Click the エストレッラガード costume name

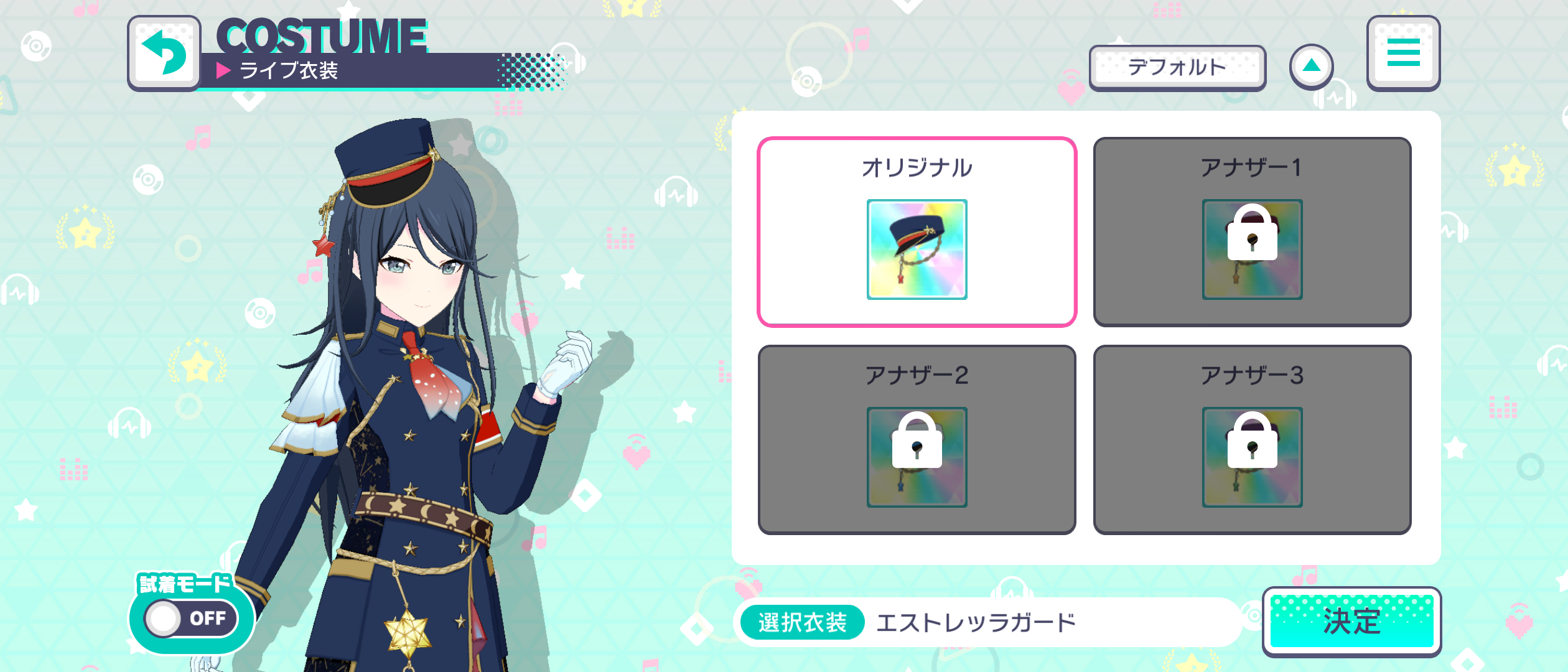tap(974, 622)
